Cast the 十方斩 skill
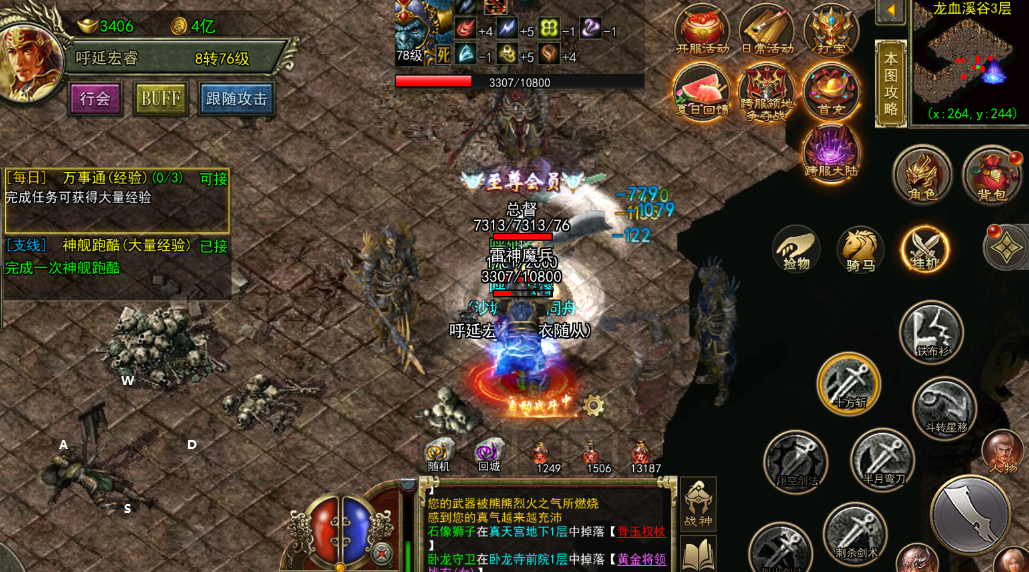This screenshot has width=1029, height=572. pos(849,383)
